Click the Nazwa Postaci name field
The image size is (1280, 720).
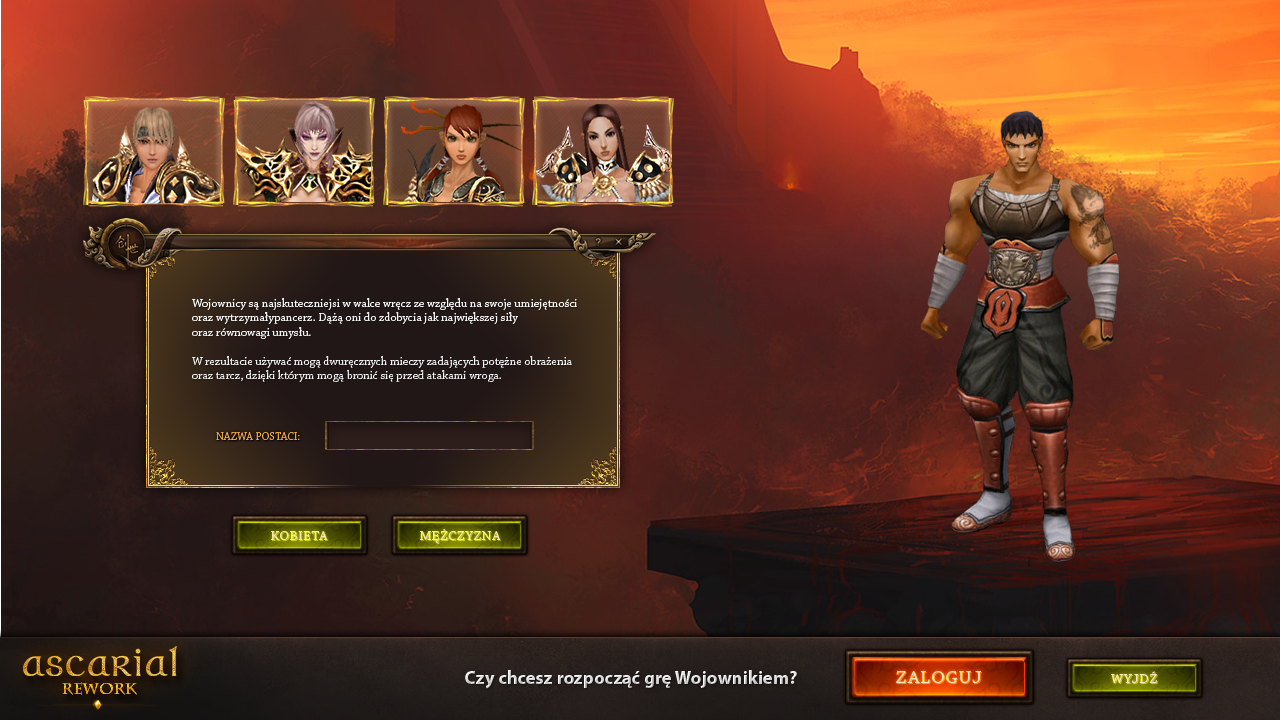pyautogui.click(x=429, y=436)
